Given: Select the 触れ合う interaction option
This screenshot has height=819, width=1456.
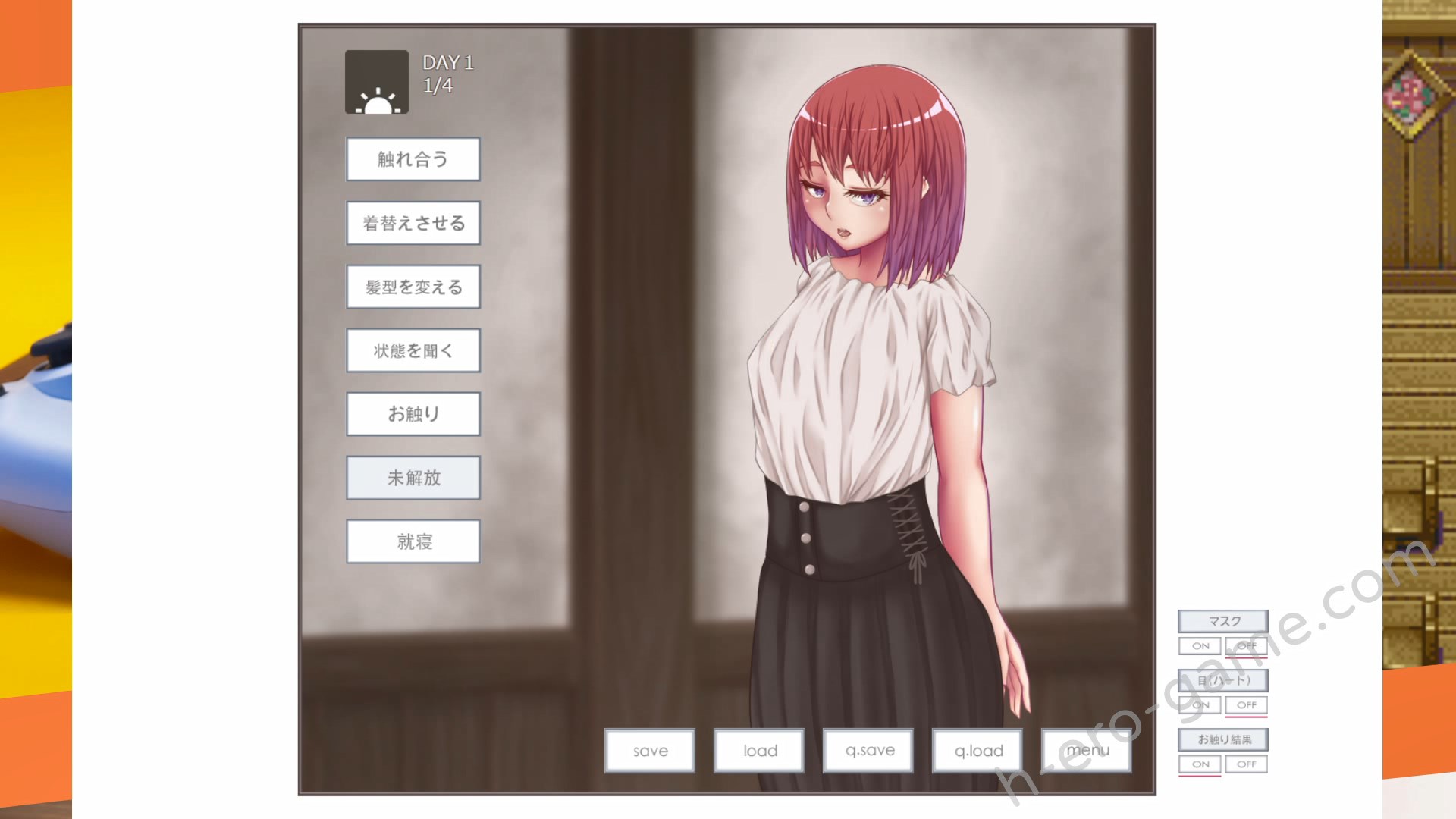Looking at the screenshot, I should (413, 159).
